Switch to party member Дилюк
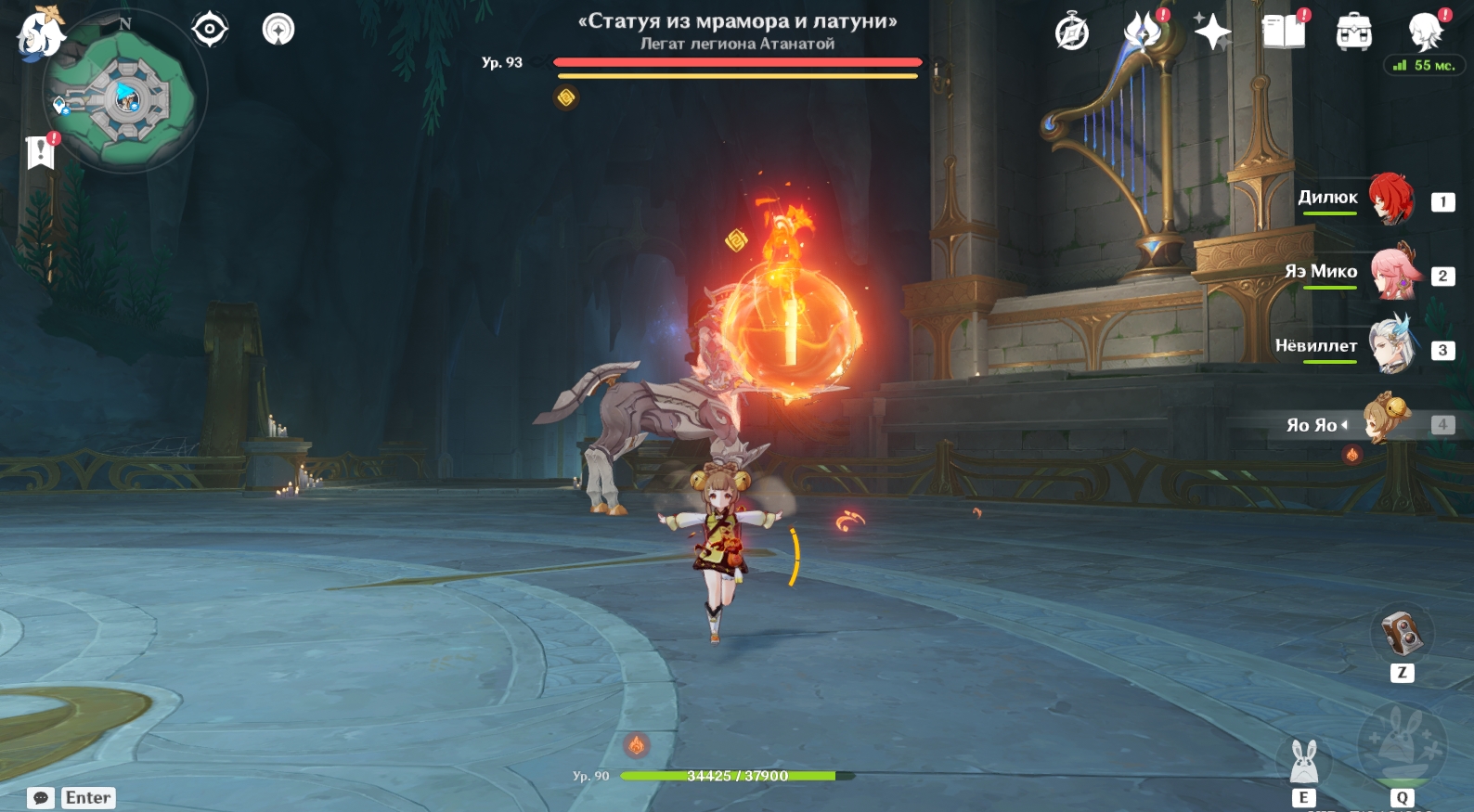 click(1390, 199)
